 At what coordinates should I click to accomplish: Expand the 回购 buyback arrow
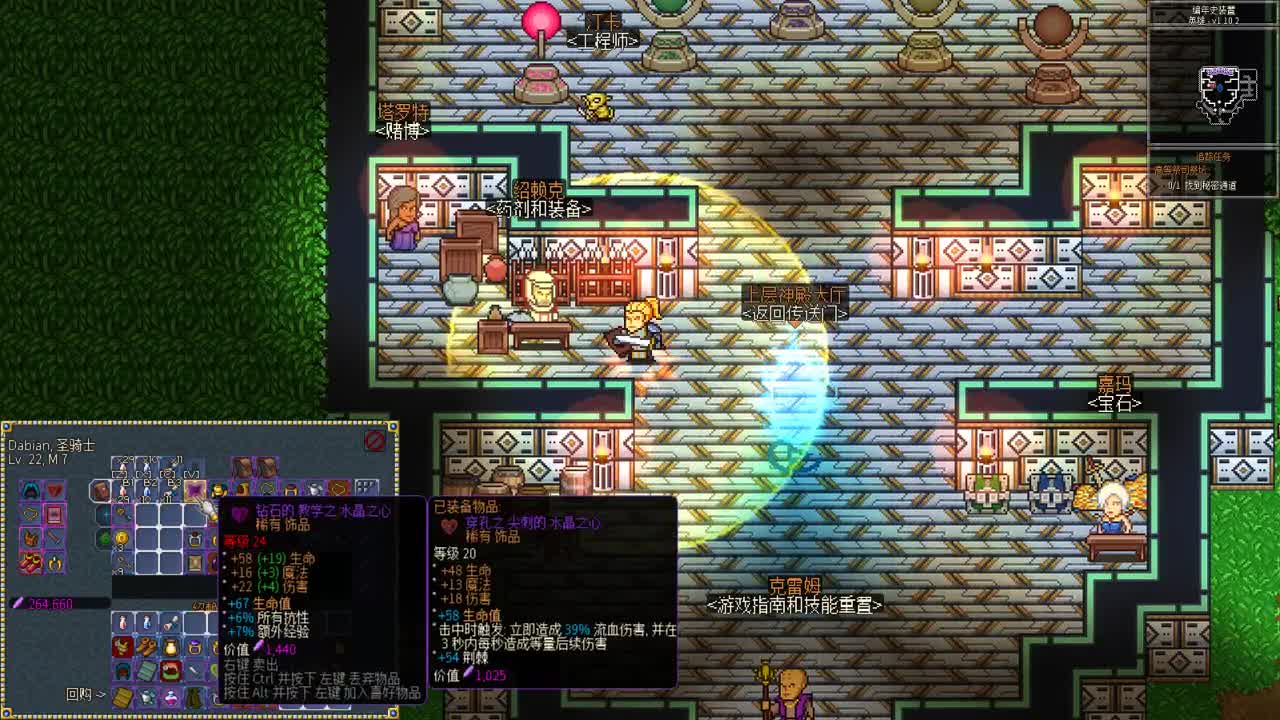click(100, 693)
